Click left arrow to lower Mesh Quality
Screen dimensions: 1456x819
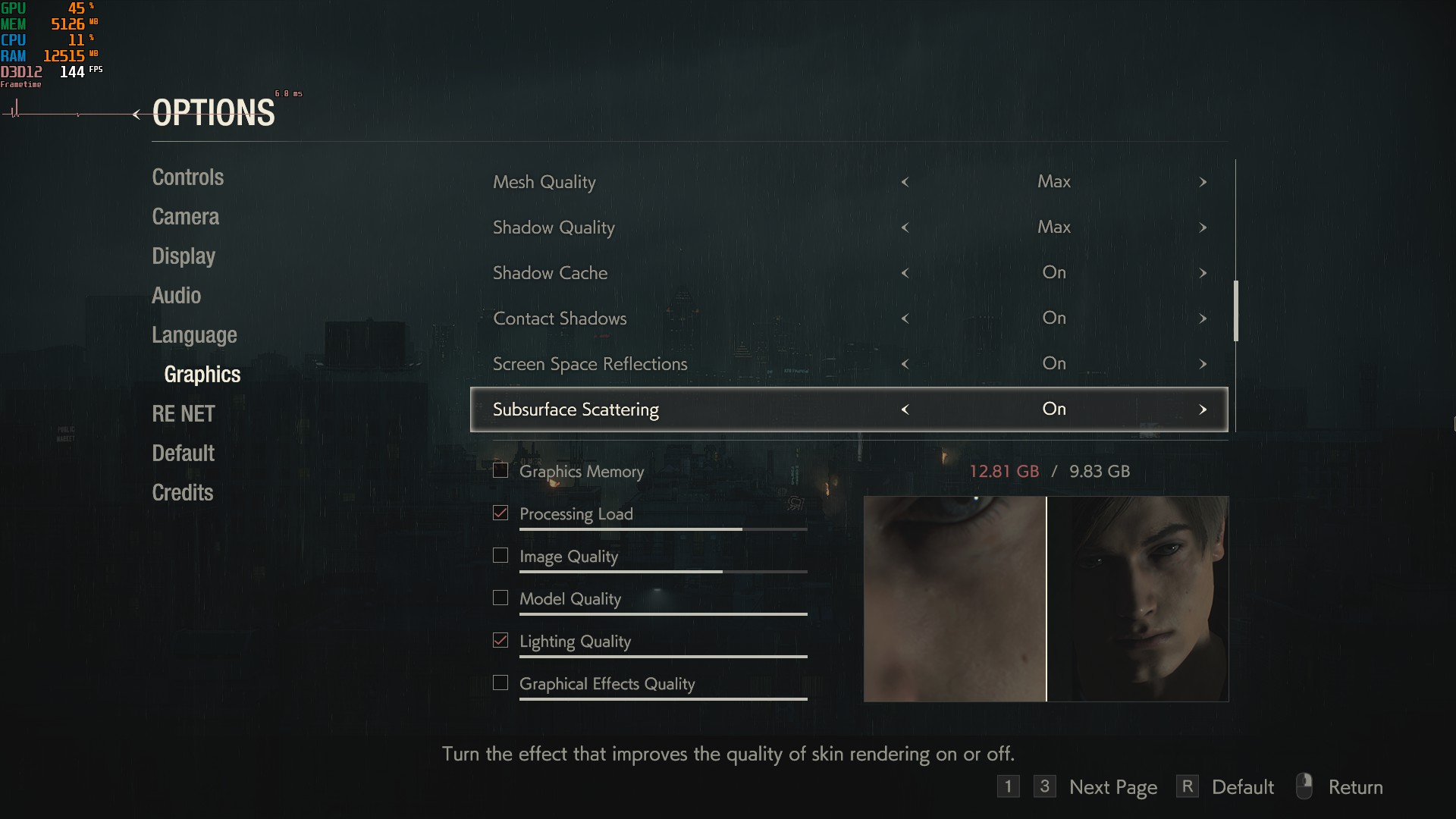coord(905,182)
